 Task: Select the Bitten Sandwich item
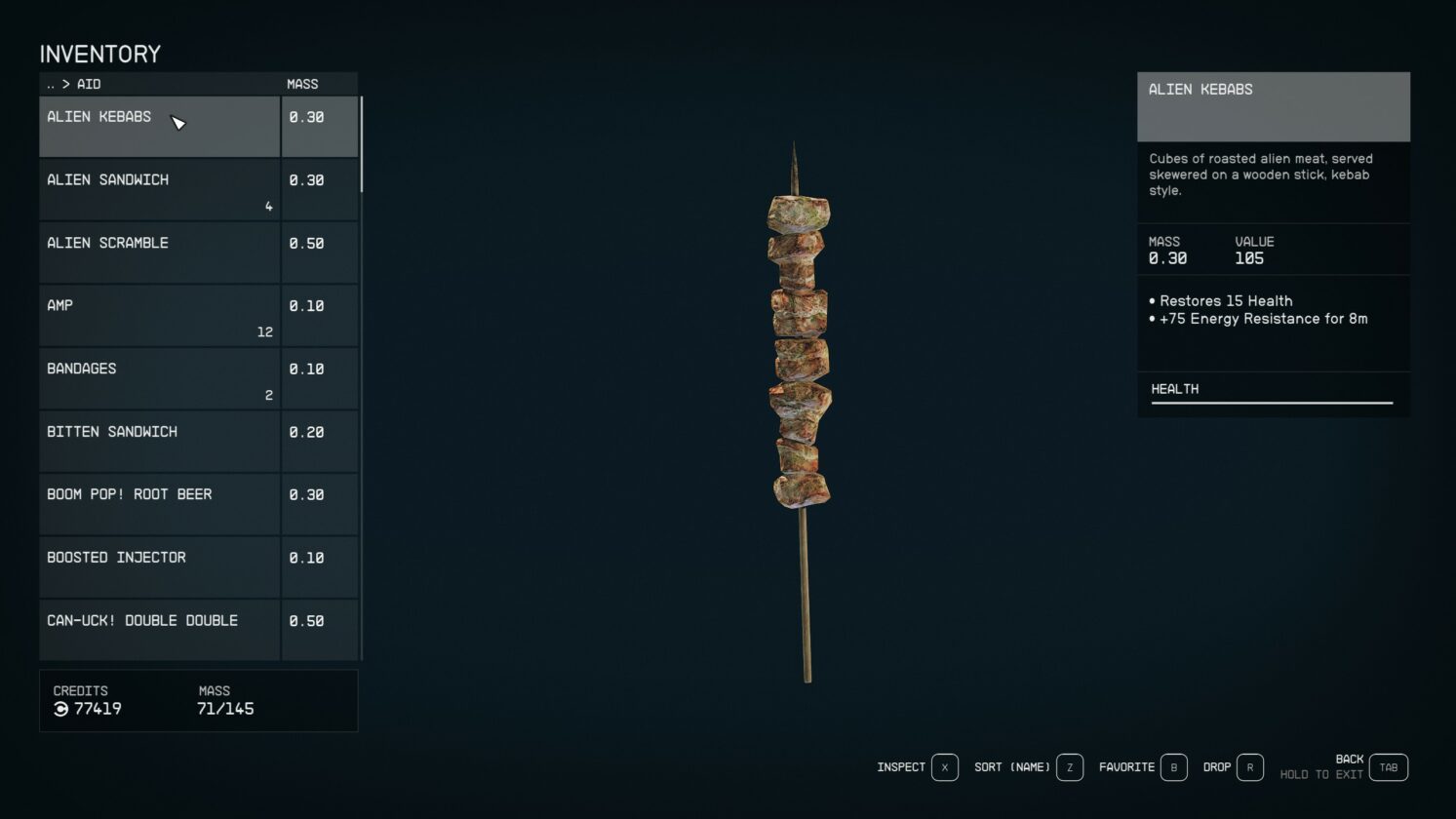point(159,441)
